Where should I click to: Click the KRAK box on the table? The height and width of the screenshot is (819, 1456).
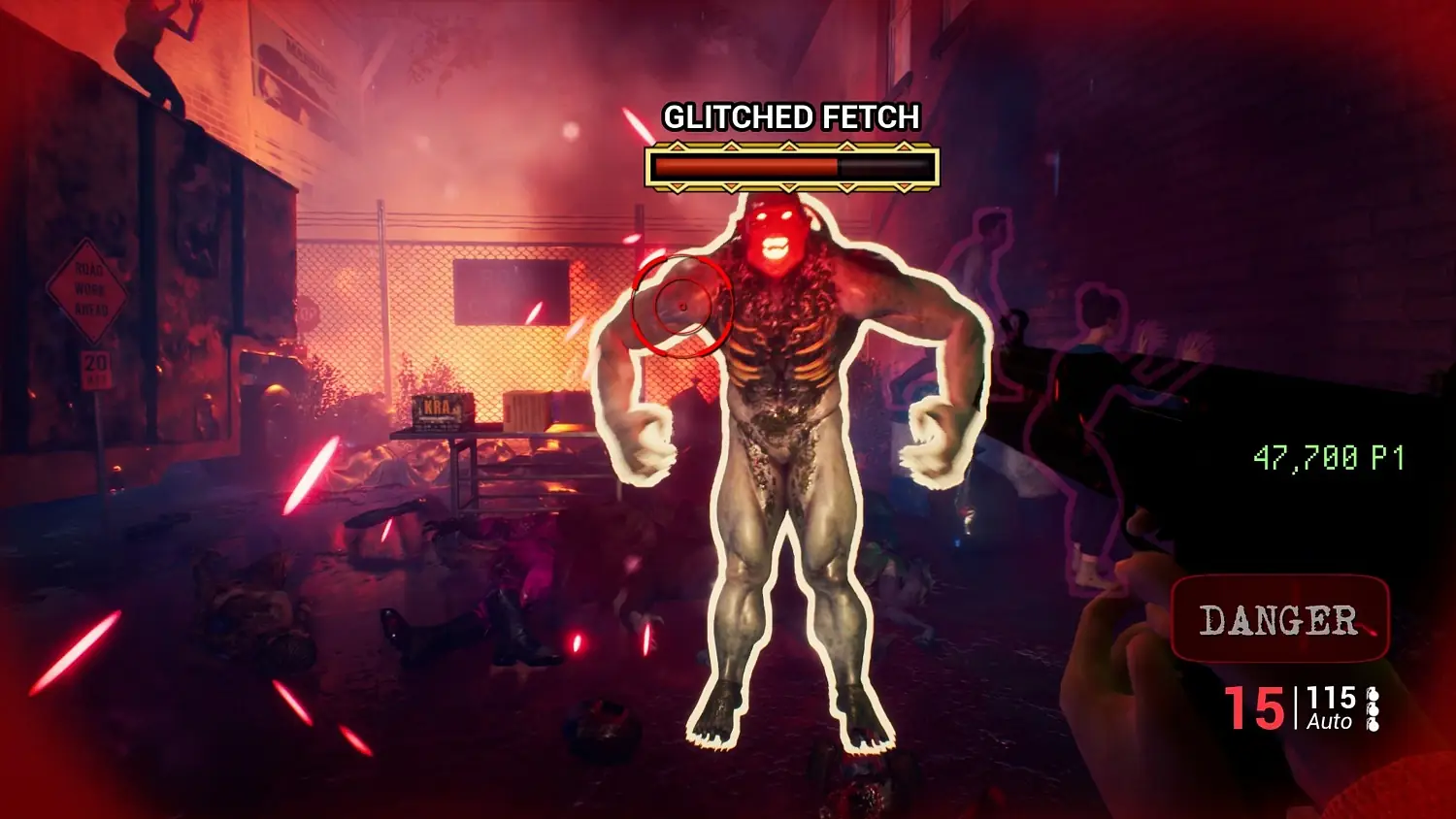click(x=443, y=410)
